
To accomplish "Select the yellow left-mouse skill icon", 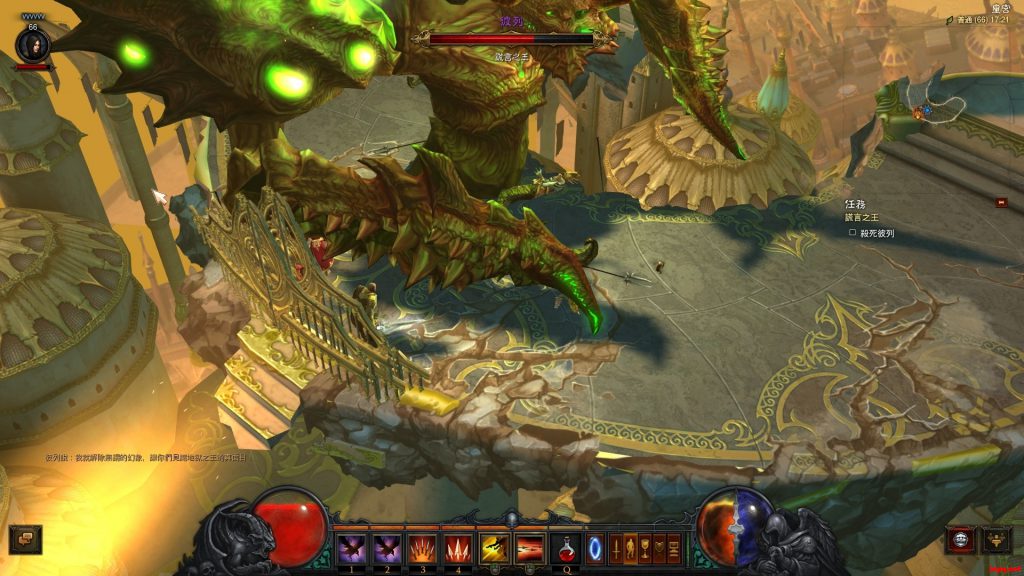I will (x=494, y=548).
